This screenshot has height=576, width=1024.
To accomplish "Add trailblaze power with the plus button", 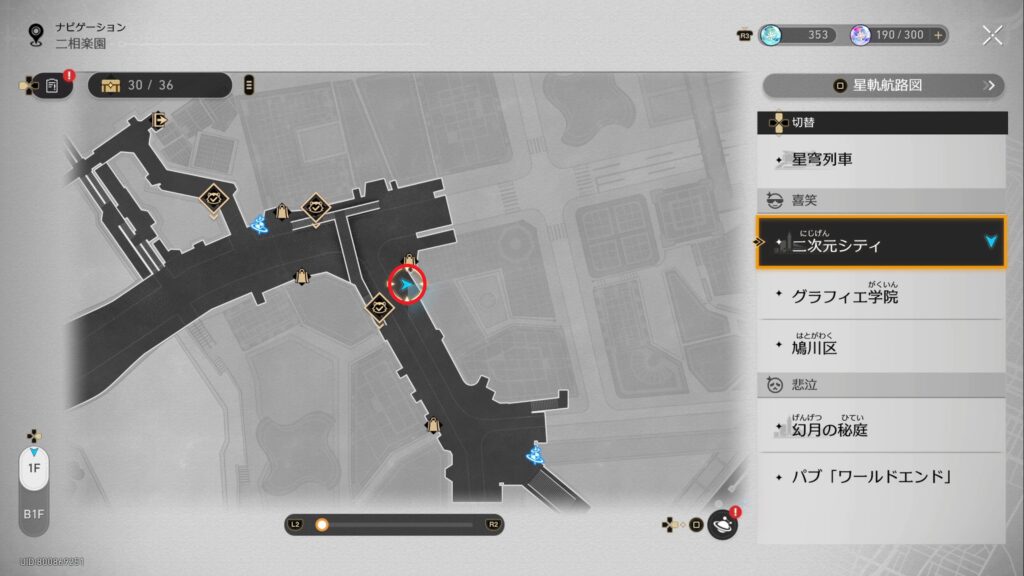I will pyautogui.click(x=938, y=35).
